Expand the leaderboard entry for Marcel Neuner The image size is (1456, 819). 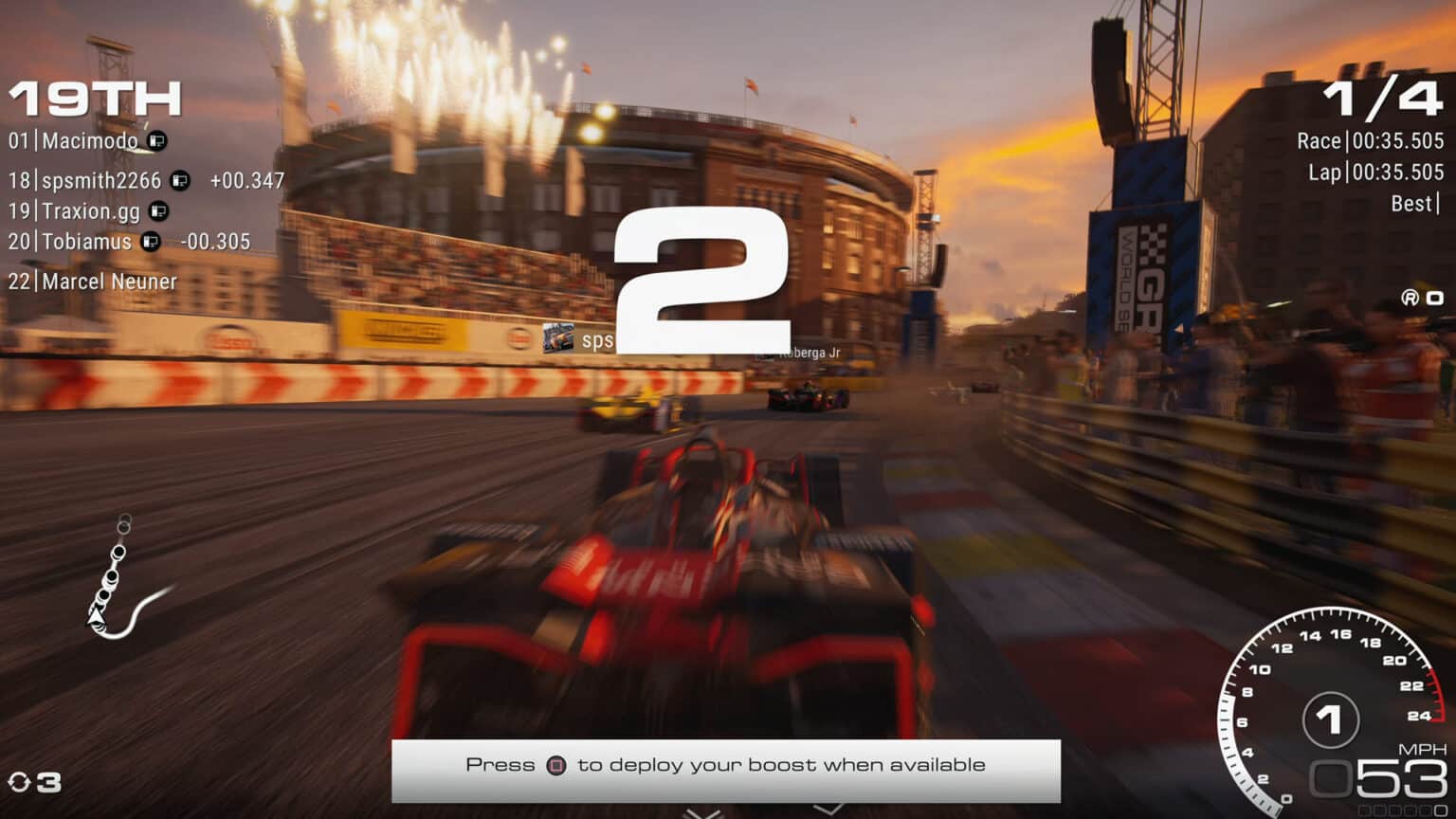(94, 282)
